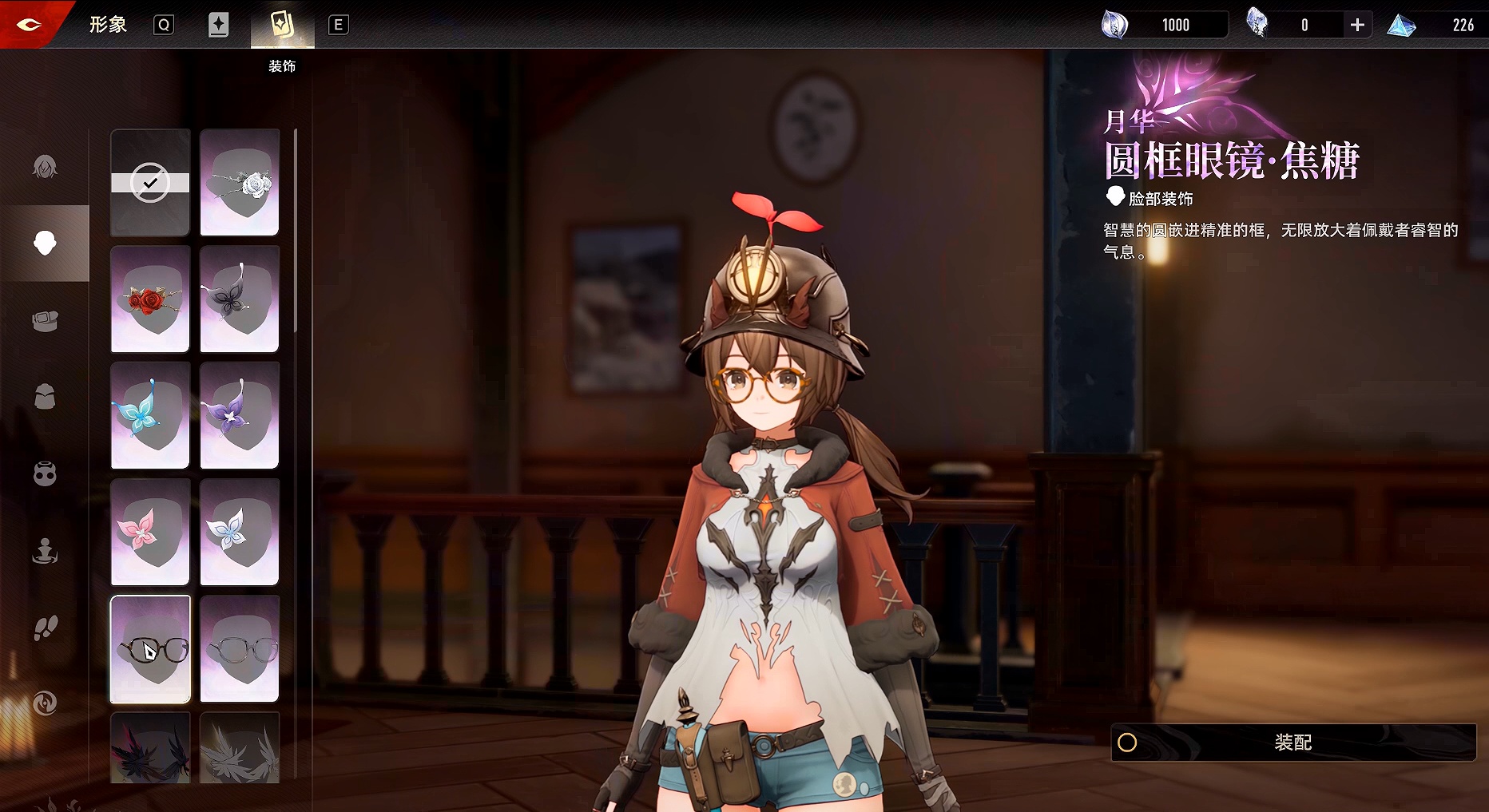This screenshot has width=1489, height=812.
Task: Choose the red rose face accessory
Action: click(x=150, y=299)
